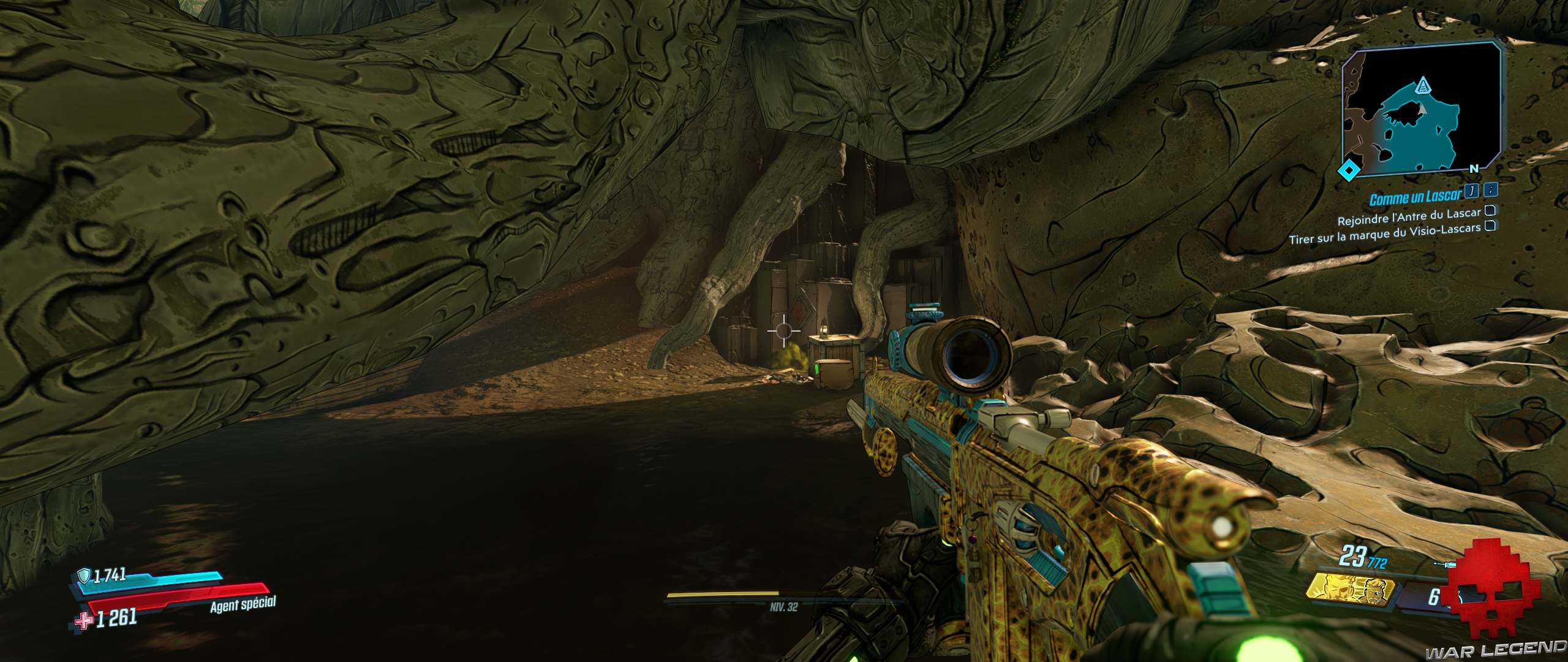The image size is (1568, 662).
Task: Click the N compass marker on the minimap
Action: [1474, 168]
